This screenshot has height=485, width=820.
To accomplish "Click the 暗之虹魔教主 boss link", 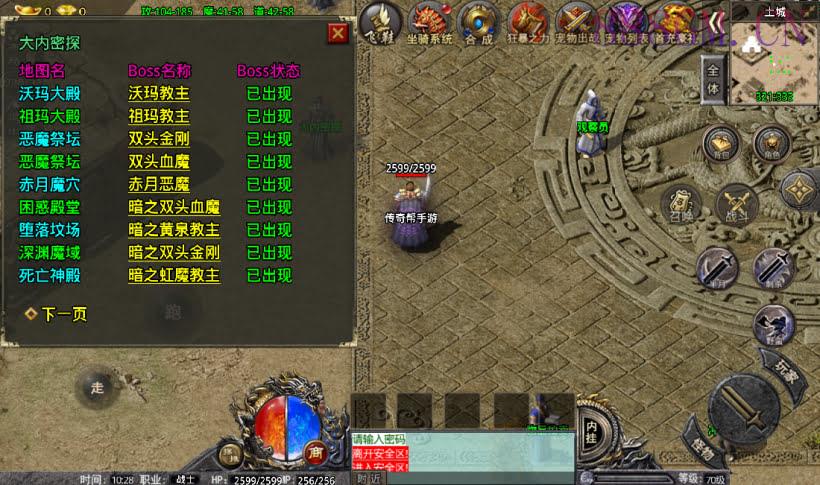I will [x=173, y=275].
